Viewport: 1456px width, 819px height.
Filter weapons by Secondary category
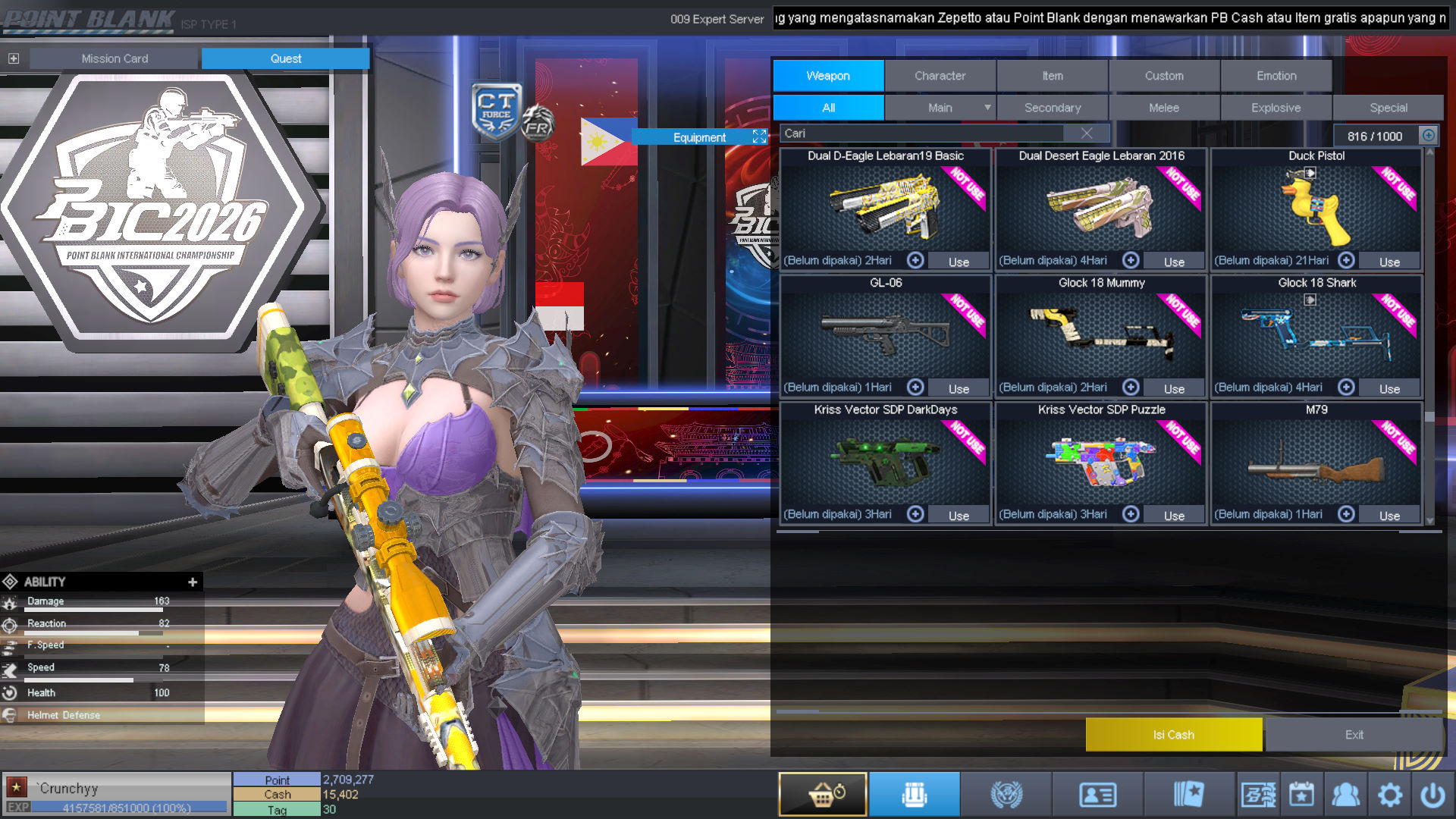pos(1052,108)
